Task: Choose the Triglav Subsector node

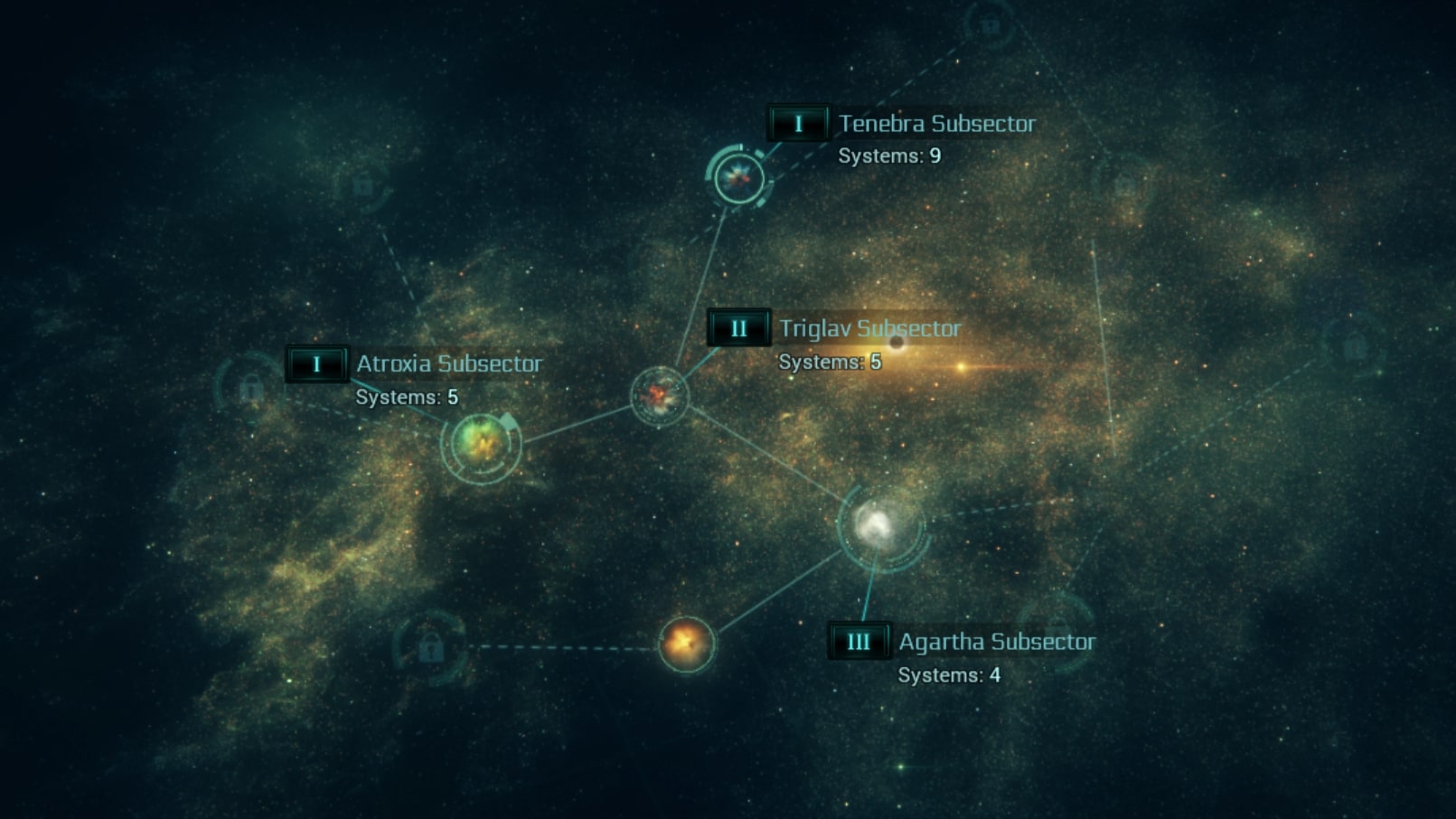Action: [x=660, y=396]
